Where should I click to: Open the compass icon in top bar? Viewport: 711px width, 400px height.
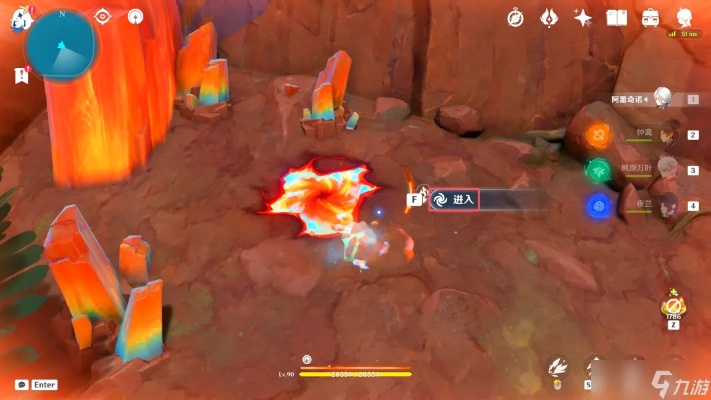516,18
